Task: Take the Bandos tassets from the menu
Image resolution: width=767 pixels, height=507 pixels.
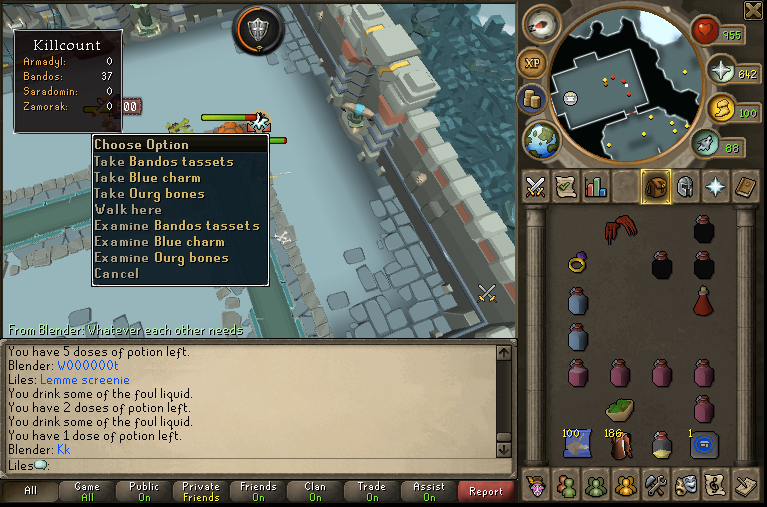Action: [x=164, y=161]
